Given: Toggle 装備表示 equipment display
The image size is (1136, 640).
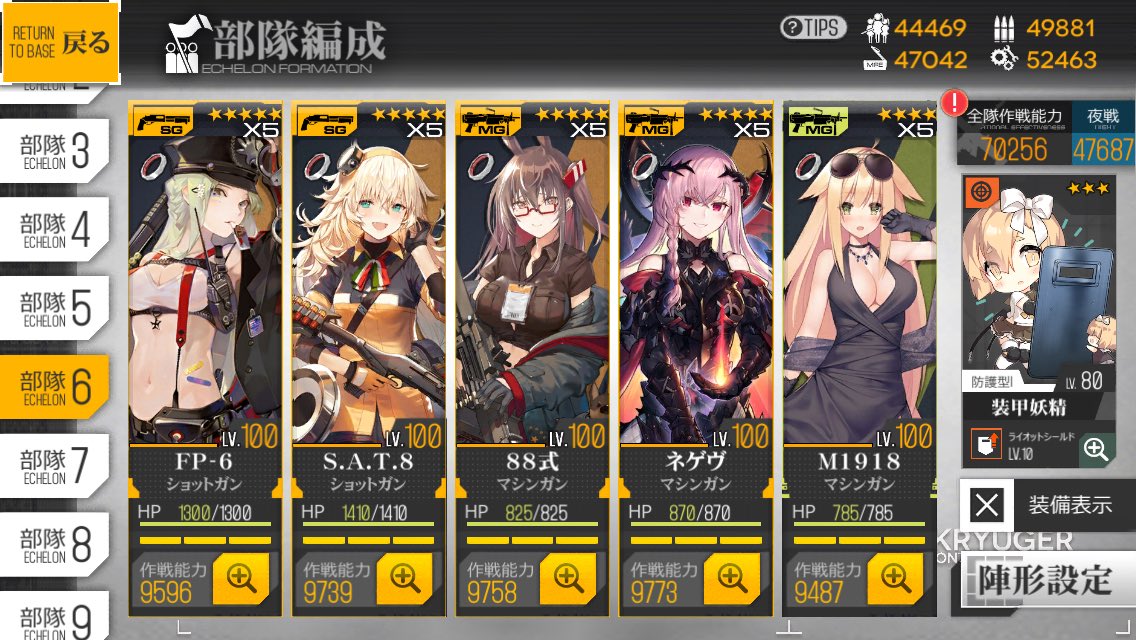Looking at the screenshot, I should pos(1047,505).
